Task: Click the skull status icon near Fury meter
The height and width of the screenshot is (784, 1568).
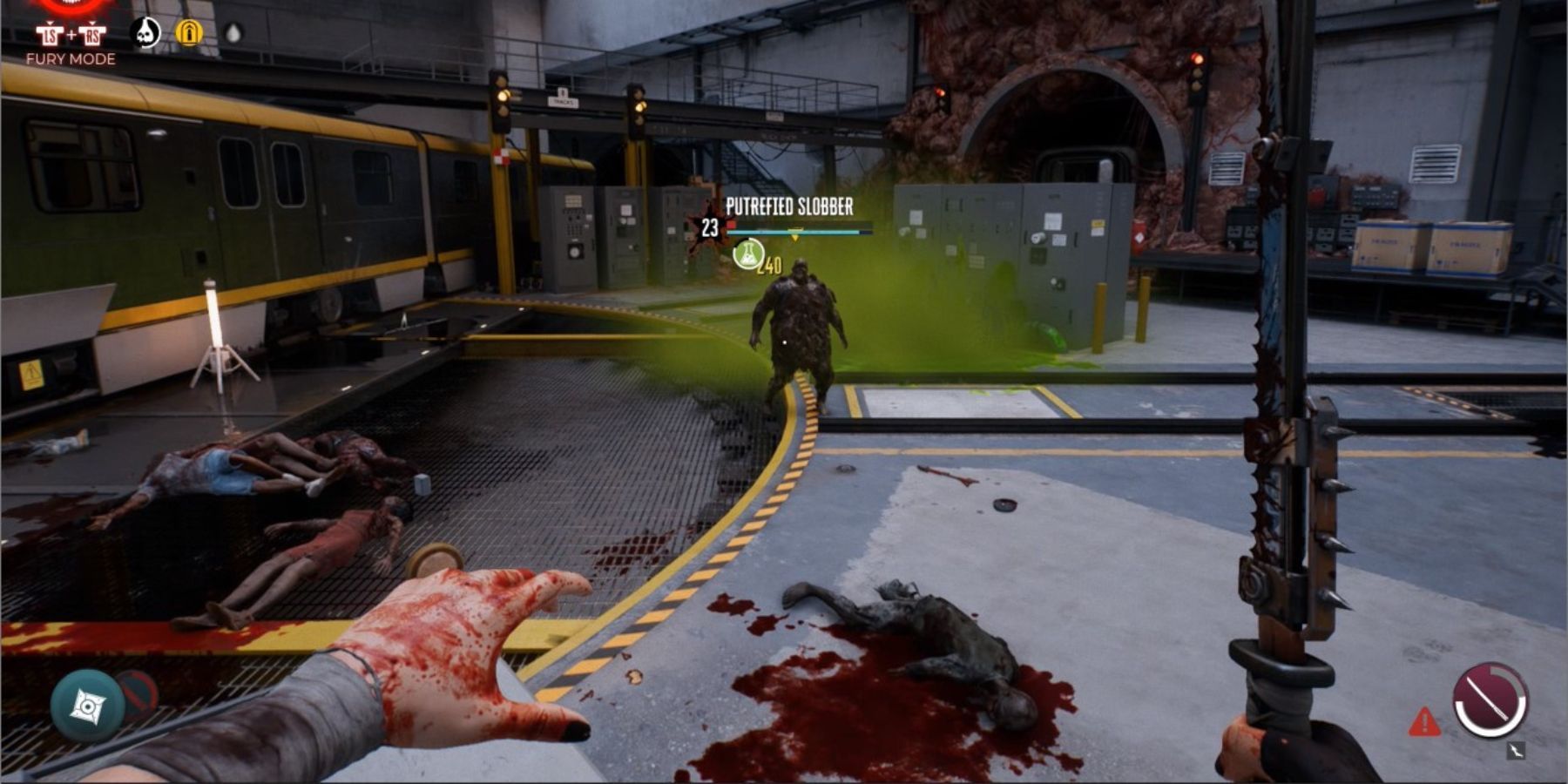Action: tap(145, 31)
